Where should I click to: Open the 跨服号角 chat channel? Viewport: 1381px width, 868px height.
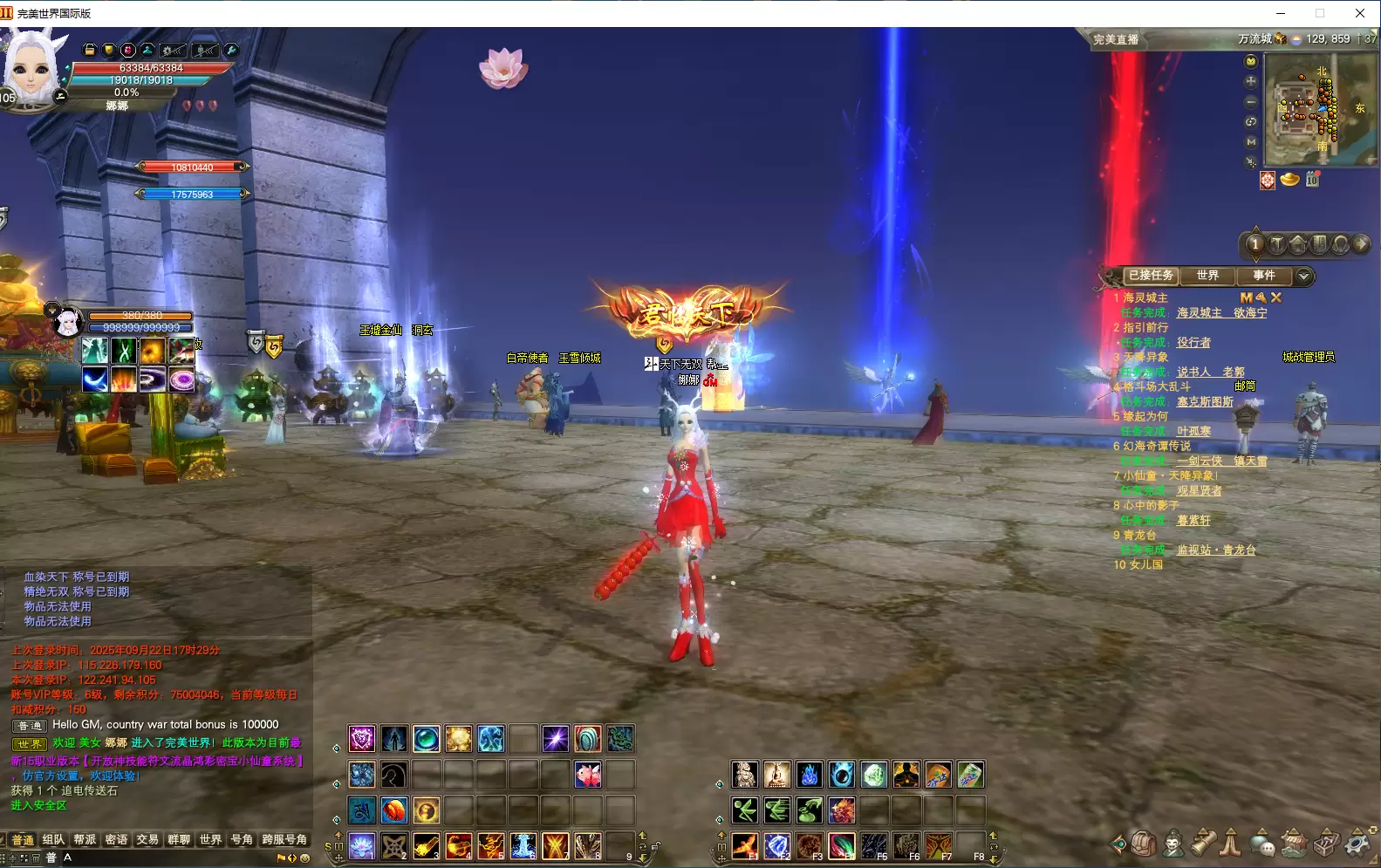click(x=284, y=839)
